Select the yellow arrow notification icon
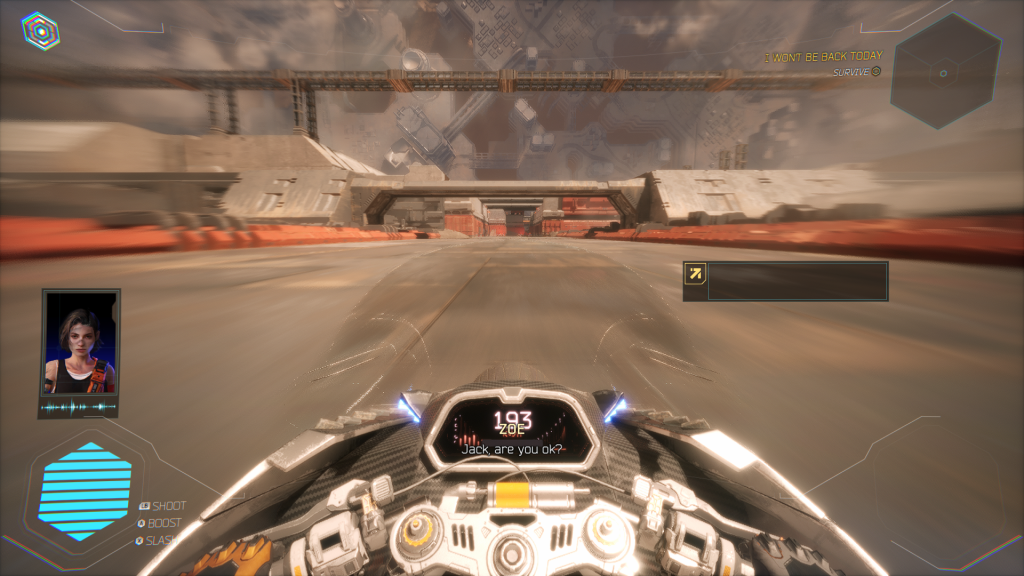 pyautogui.click(x=696, y=273)
